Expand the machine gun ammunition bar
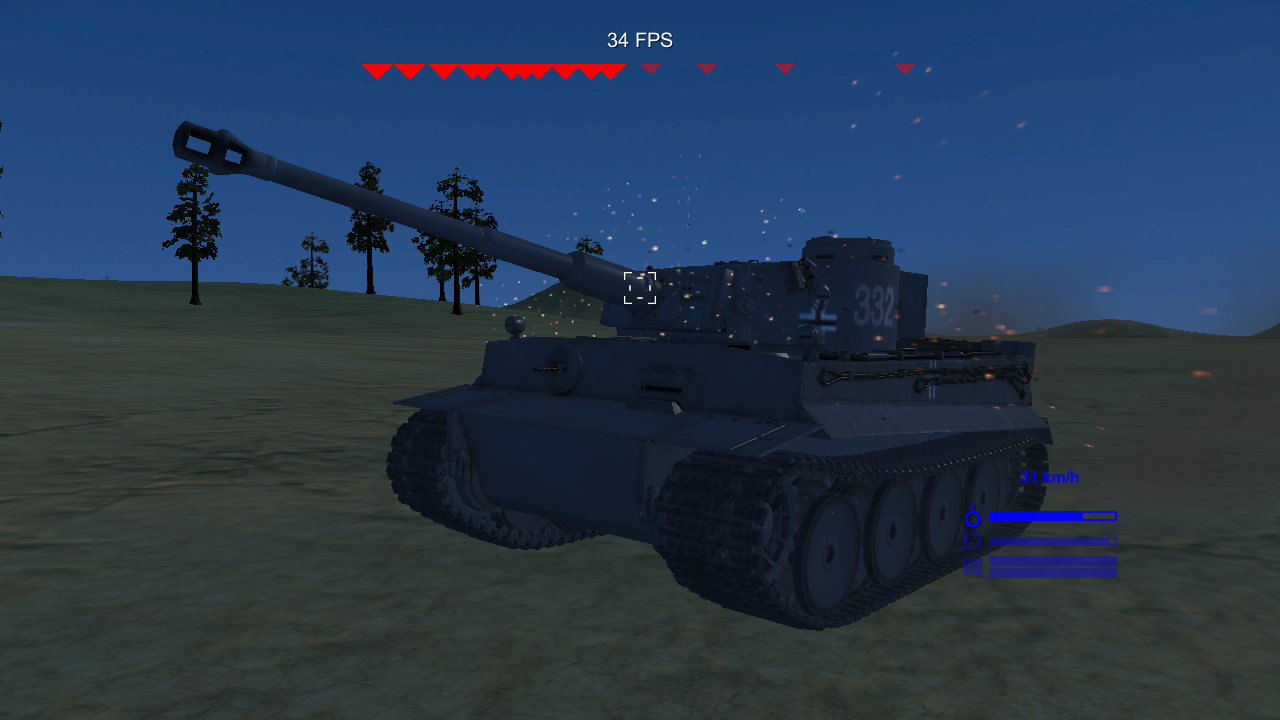 click(1052, 541)
